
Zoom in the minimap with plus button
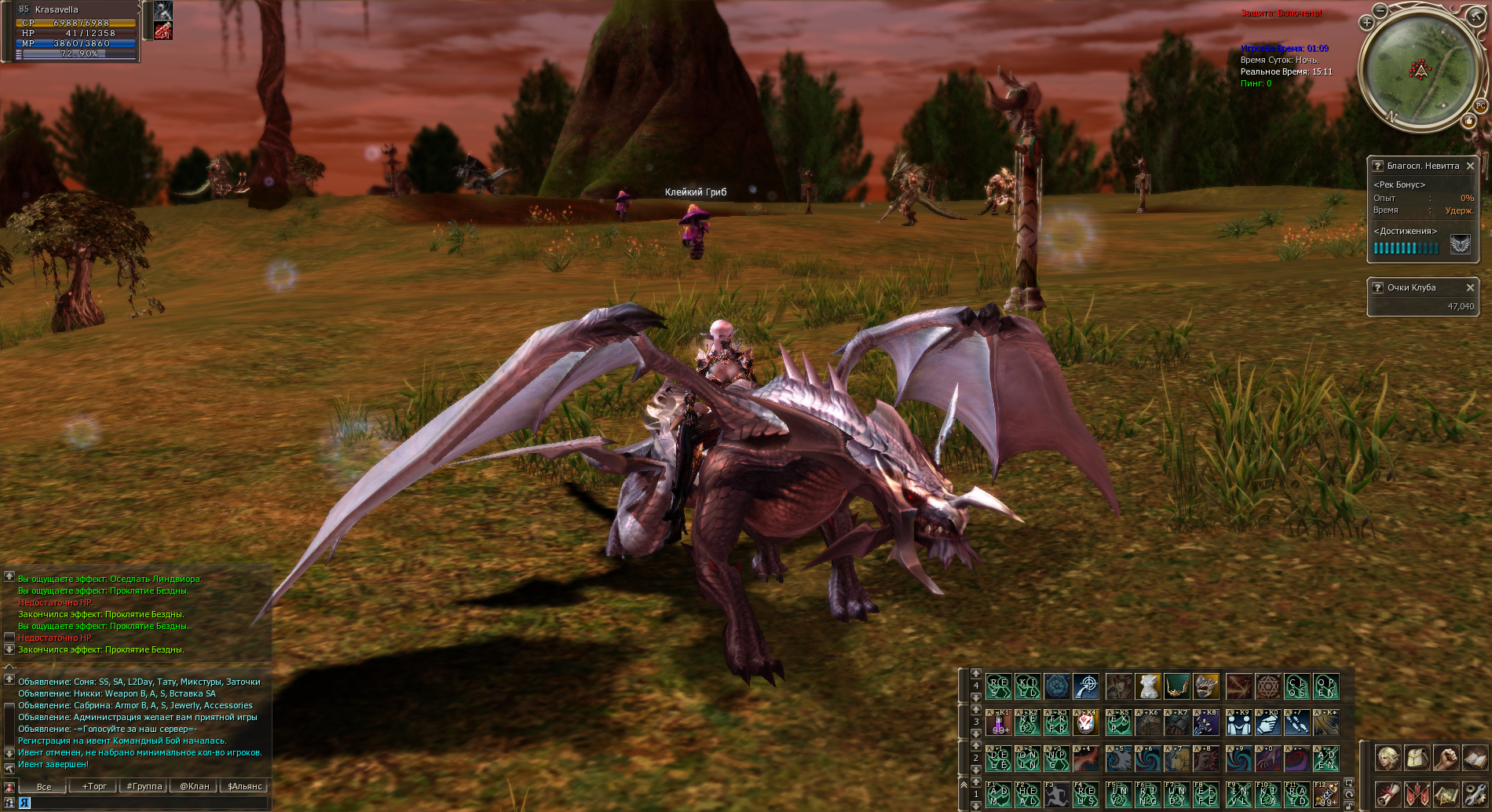tap(1366, 23)
